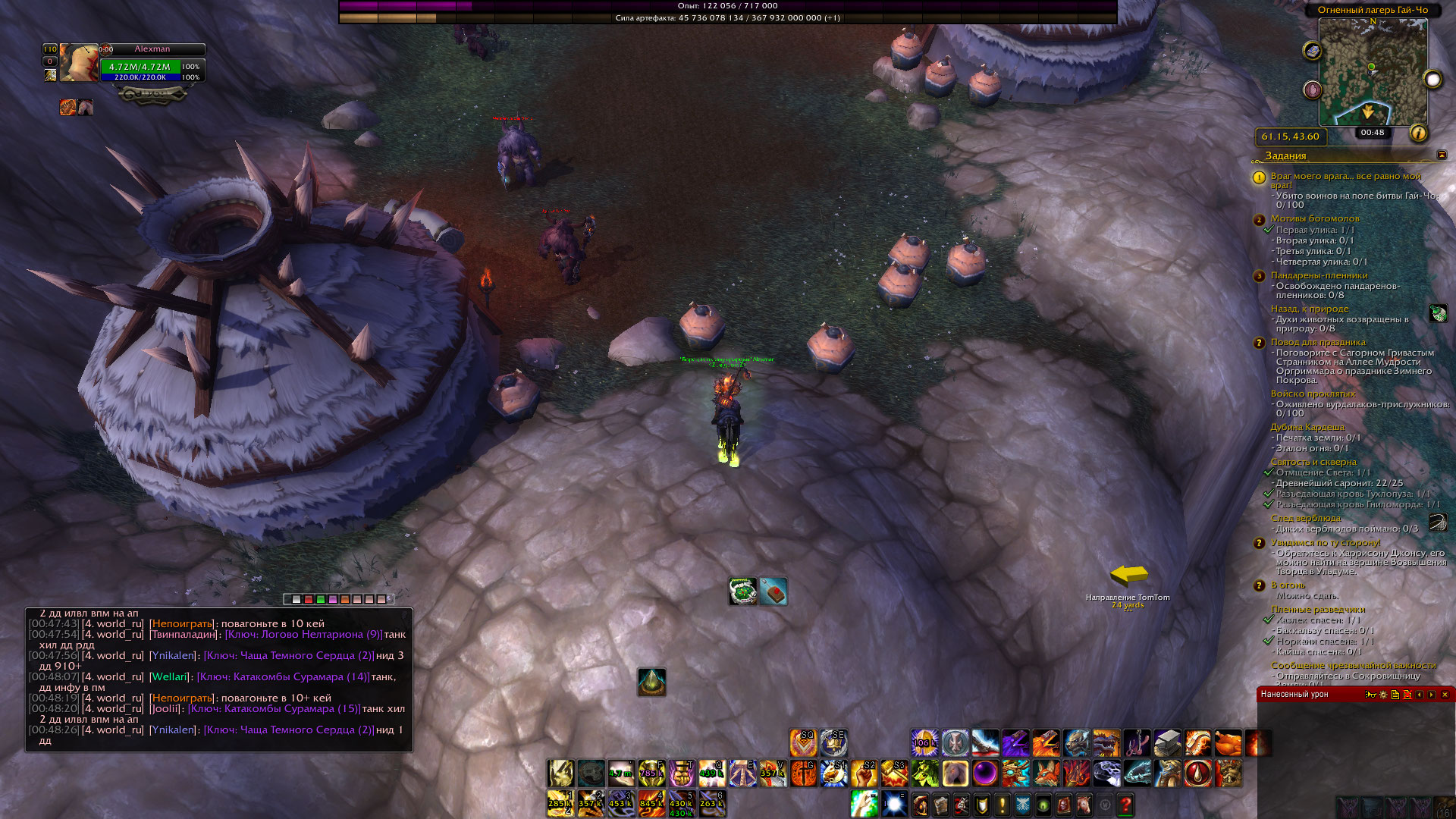Open the yellow info button by minimap
Viewport: 1456px width, 819px height.
click(1418, 133)
